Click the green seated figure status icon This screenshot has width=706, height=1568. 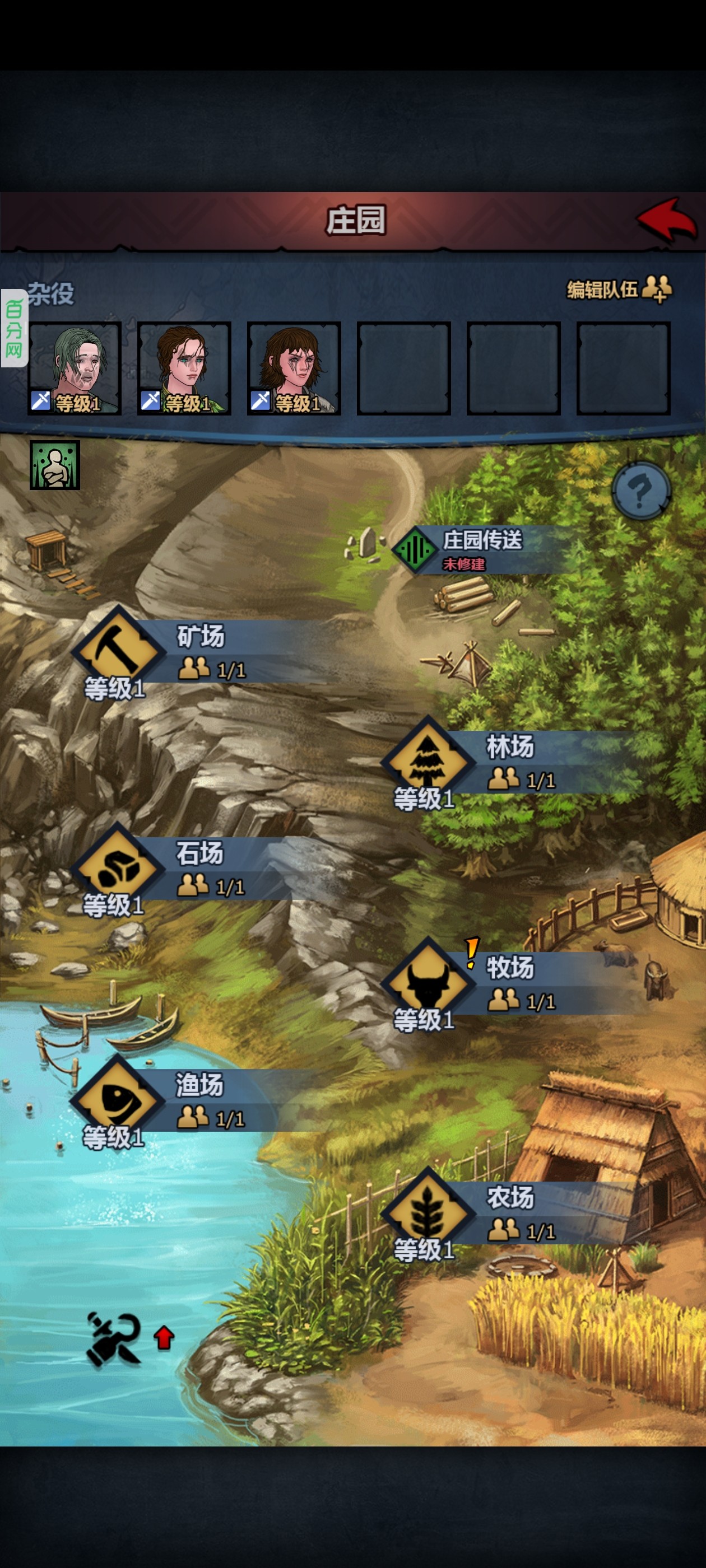pos(55,465)
